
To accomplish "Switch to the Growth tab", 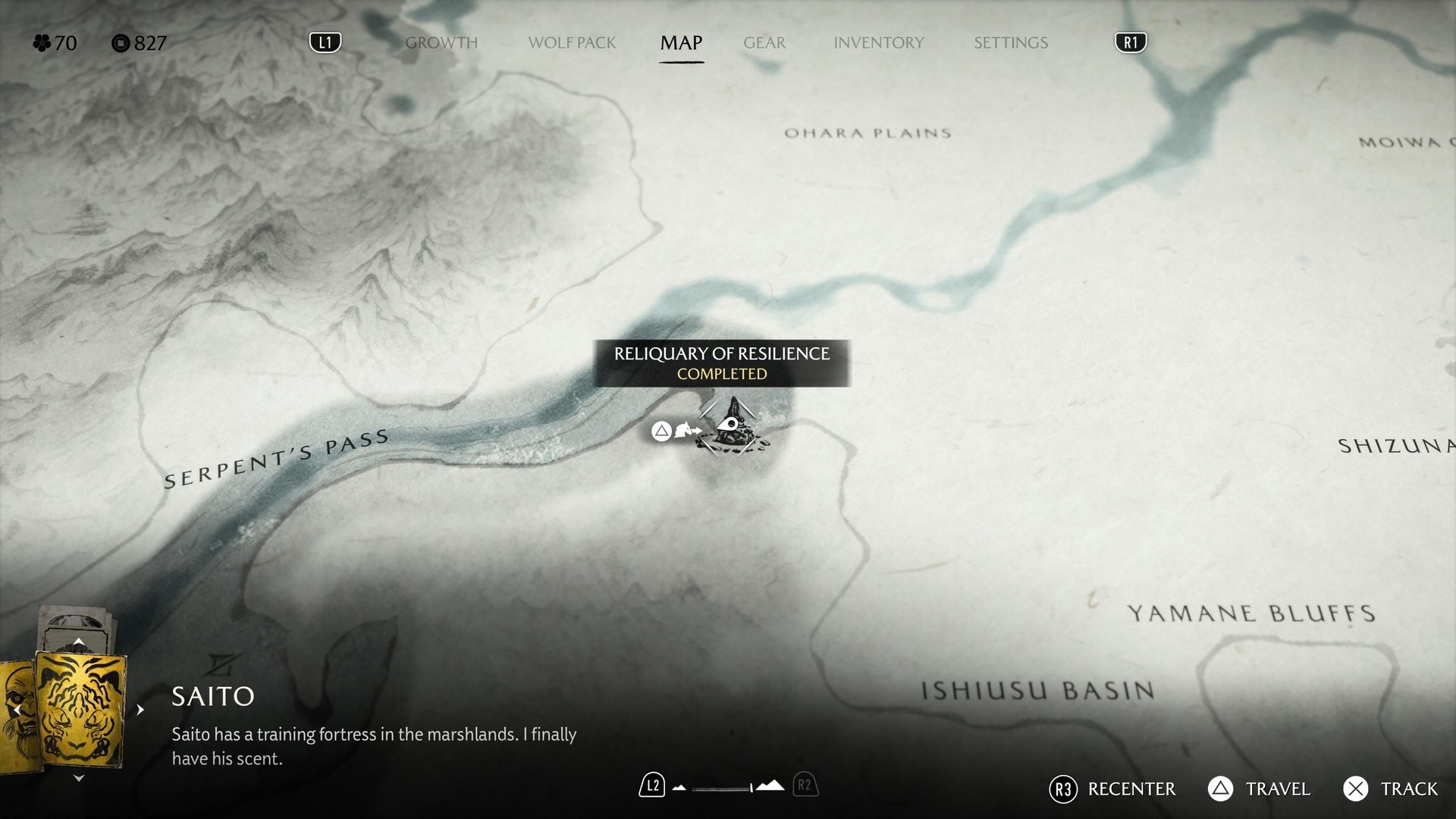I will point(441,43).
